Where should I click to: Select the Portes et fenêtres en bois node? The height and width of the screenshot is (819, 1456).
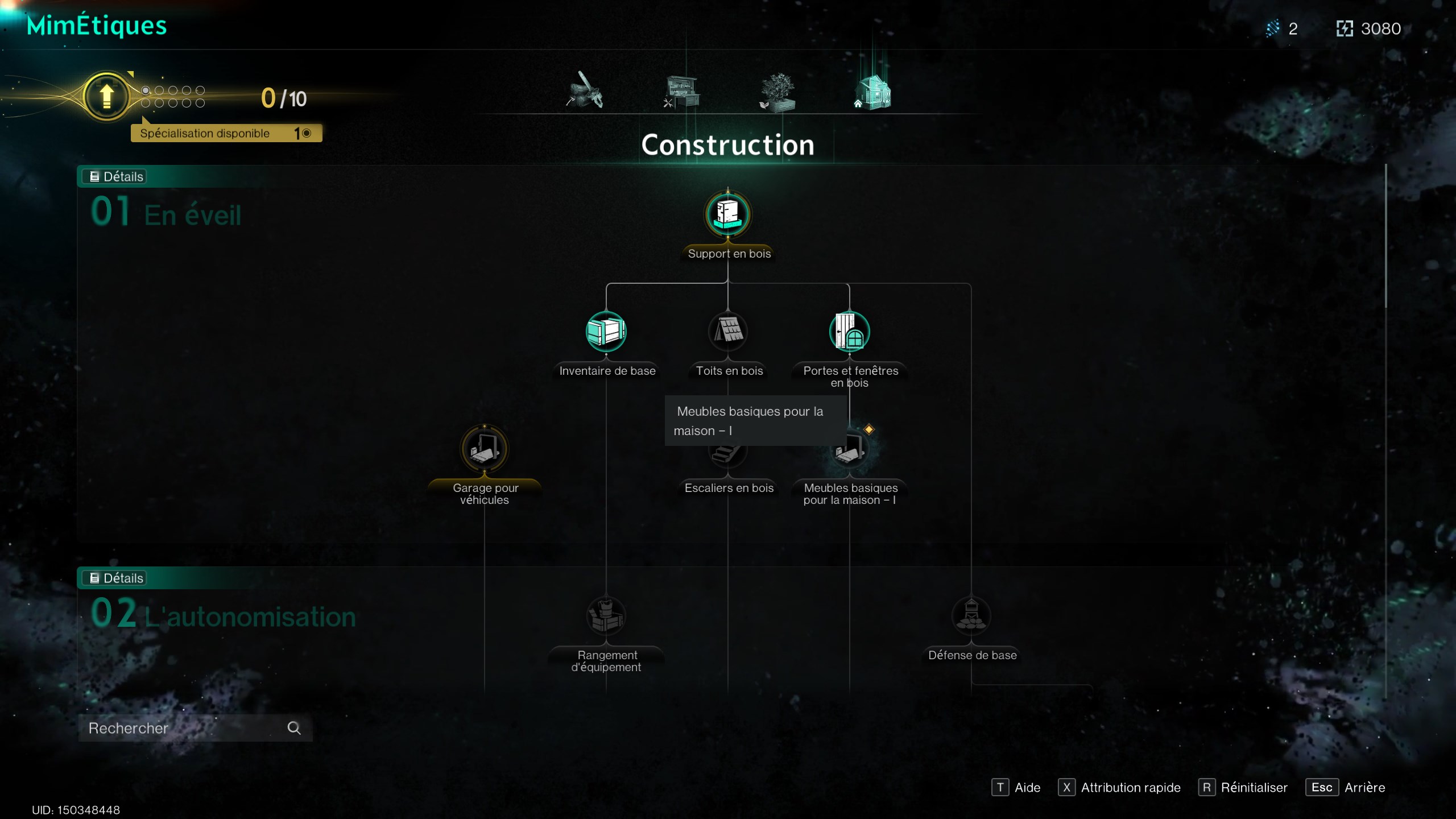coord(850,332)
